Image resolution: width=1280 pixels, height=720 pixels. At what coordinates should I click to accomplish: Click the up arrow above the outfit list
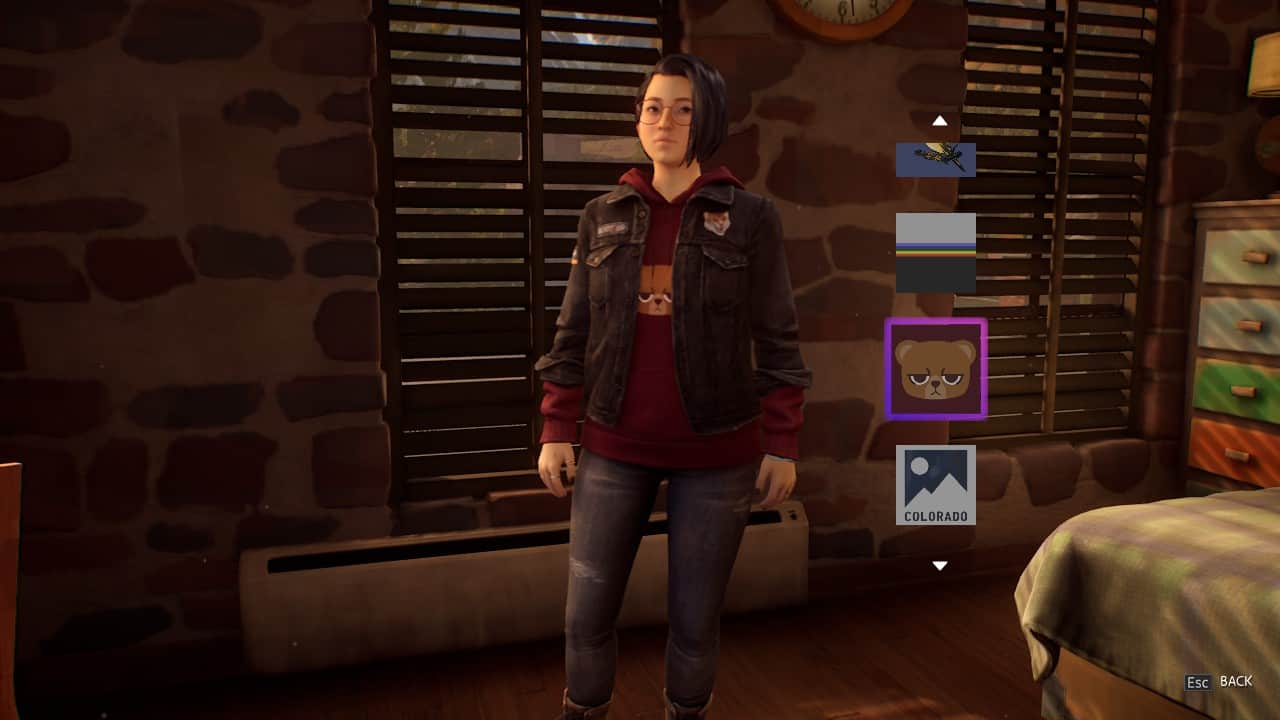(939, 121)
